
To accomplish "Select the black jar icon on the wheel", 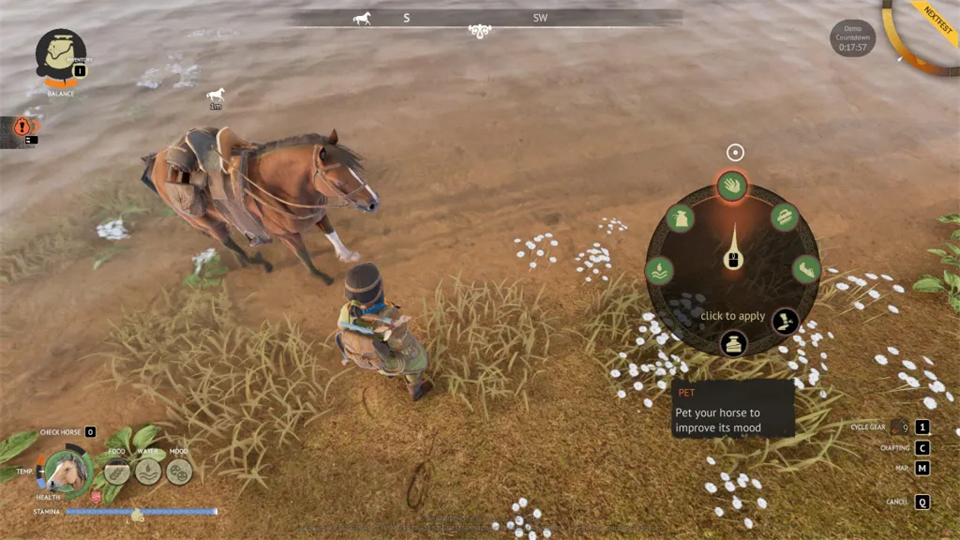I will click(x=733, y=343).
